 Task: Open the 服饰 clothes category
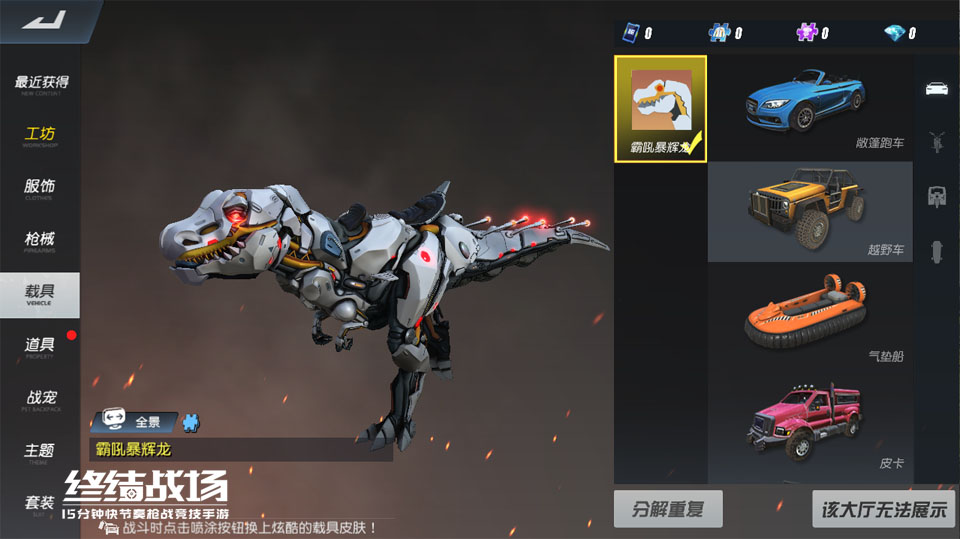(x=41, y=188)
